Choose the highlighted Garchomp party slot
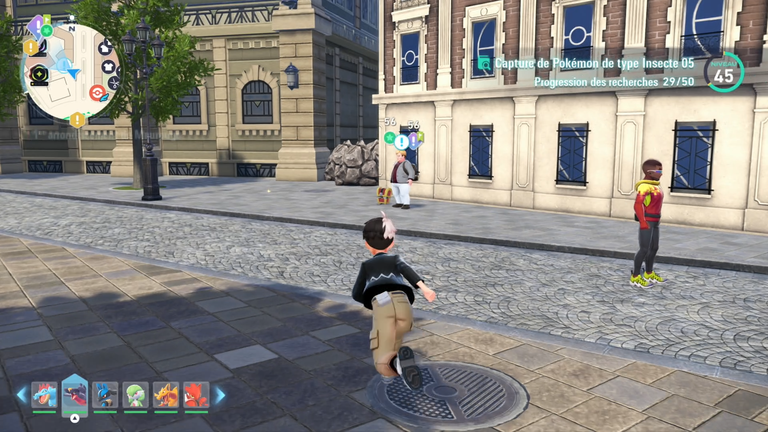Screen dimensions: 768x432 (75, 395)
